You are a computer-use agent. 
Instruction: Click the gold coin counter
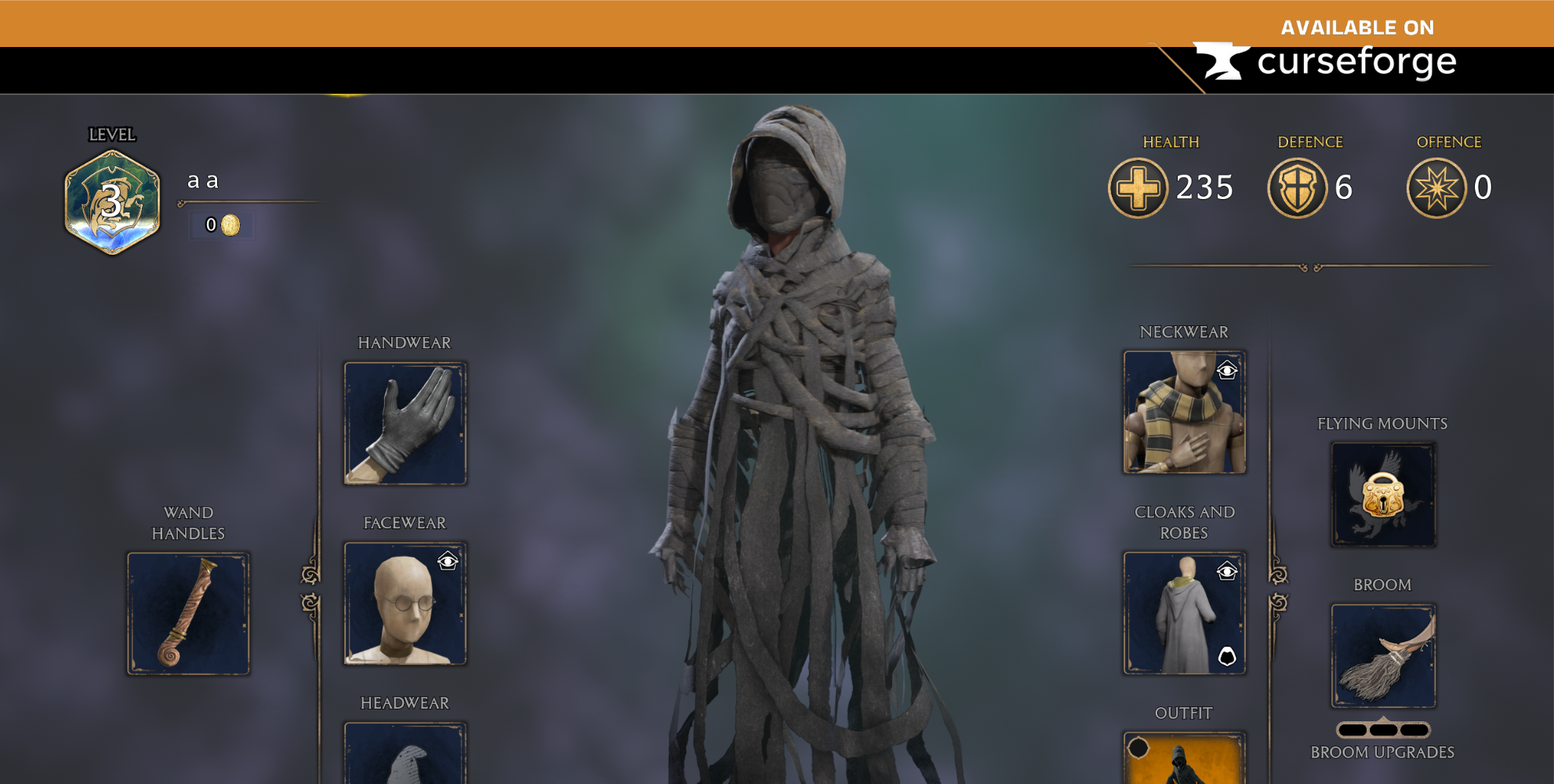pyautogui.click(x=220, y=226)
